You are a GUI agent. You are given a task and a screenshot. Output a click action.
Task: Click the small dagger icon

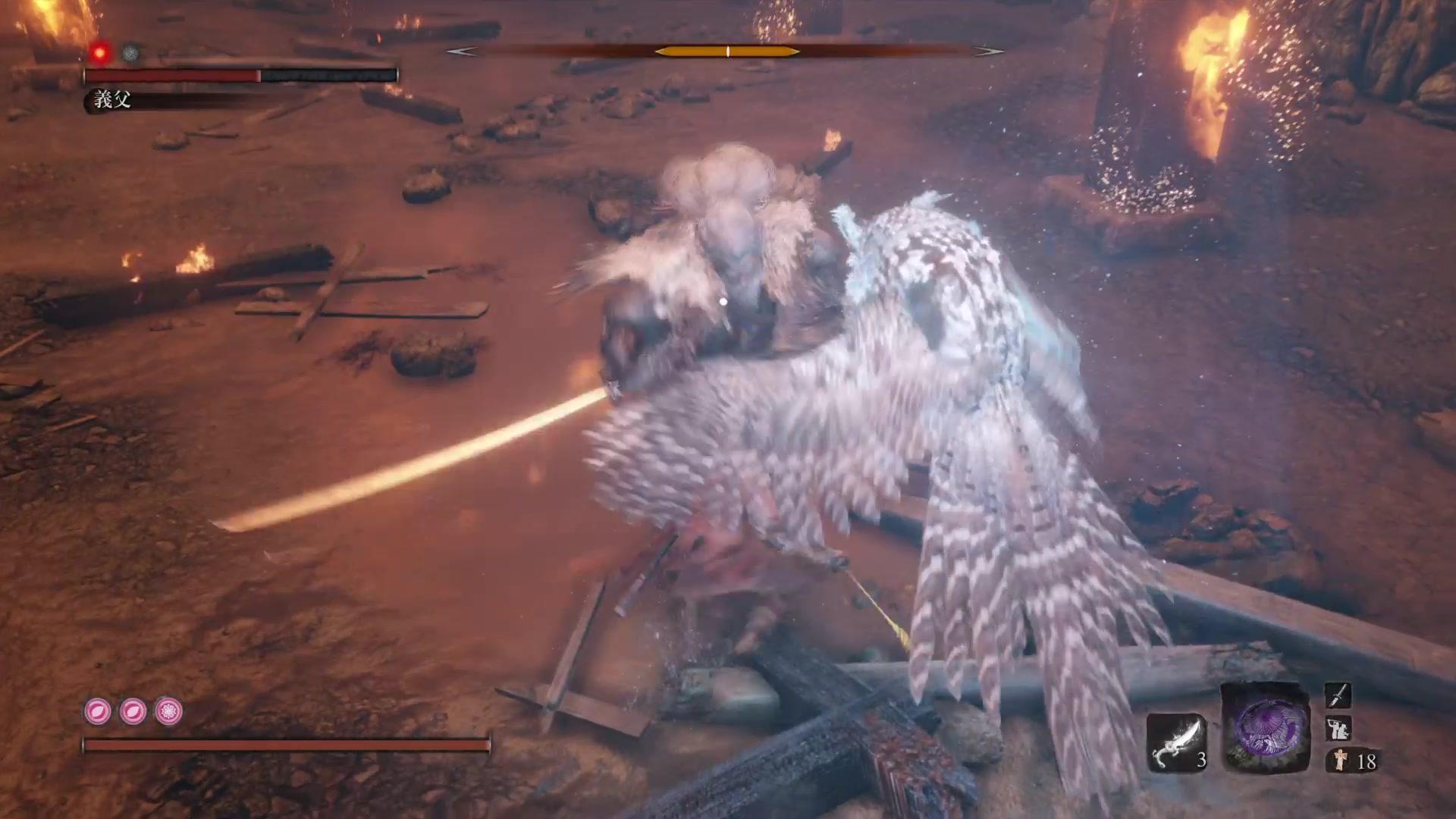pyautogui.click(x=1338, y=695)
